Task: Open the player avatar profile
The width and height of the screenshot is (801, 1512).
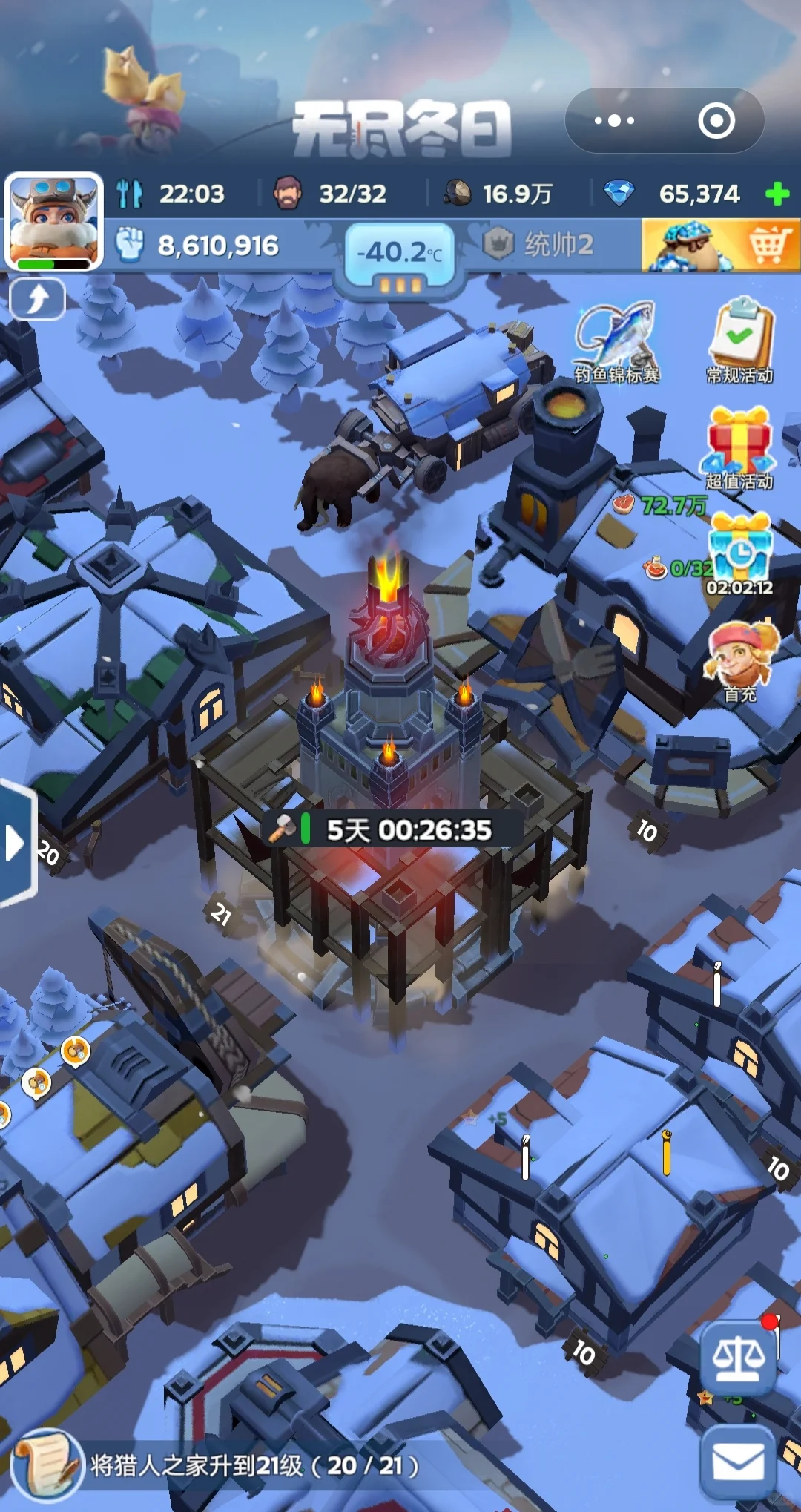Action: pyautogui.click(x=53, y=220)
